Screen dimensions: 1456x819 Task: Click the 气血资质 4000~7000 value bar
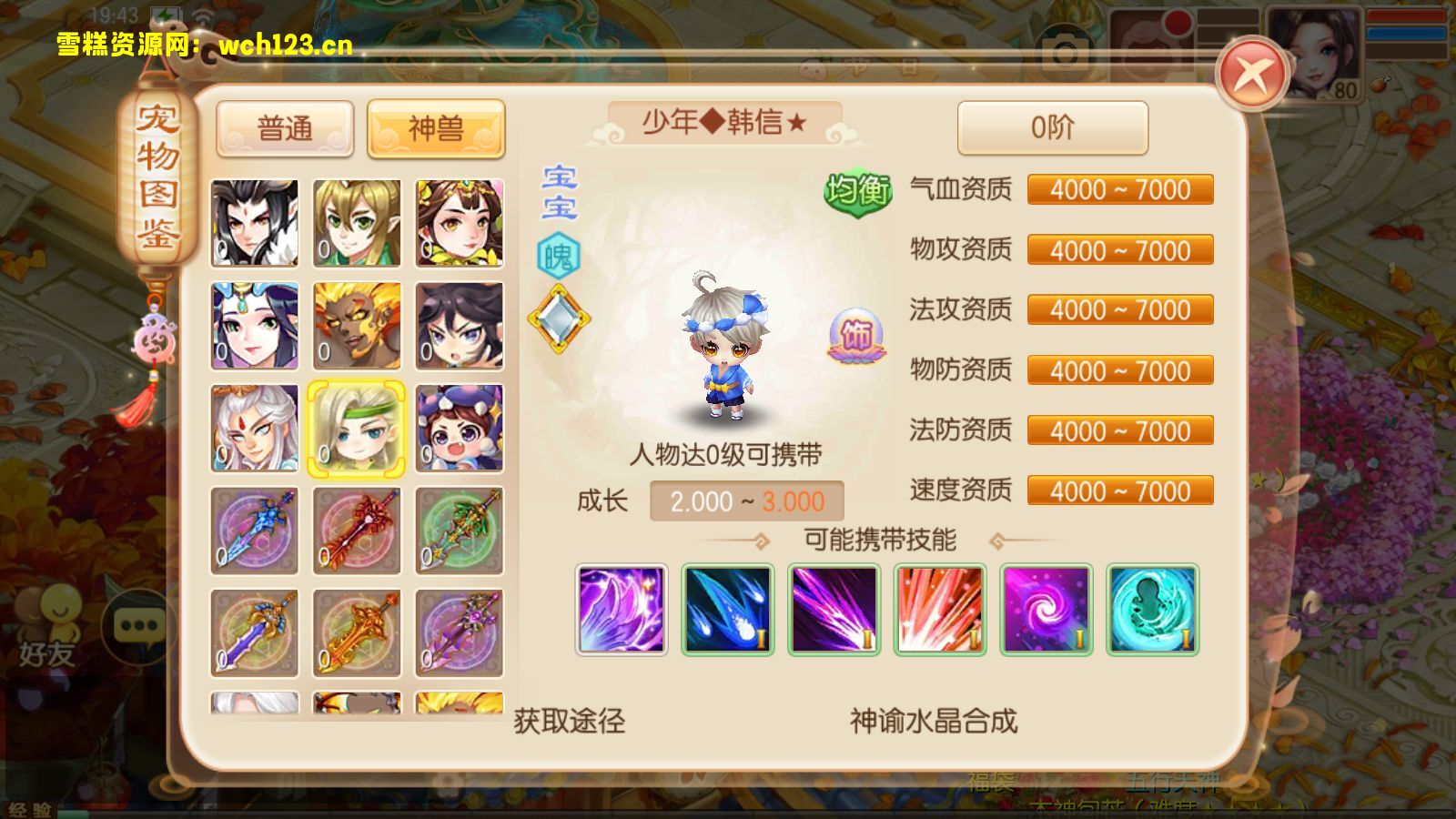pyautogui.click(x=1120, y=189)
